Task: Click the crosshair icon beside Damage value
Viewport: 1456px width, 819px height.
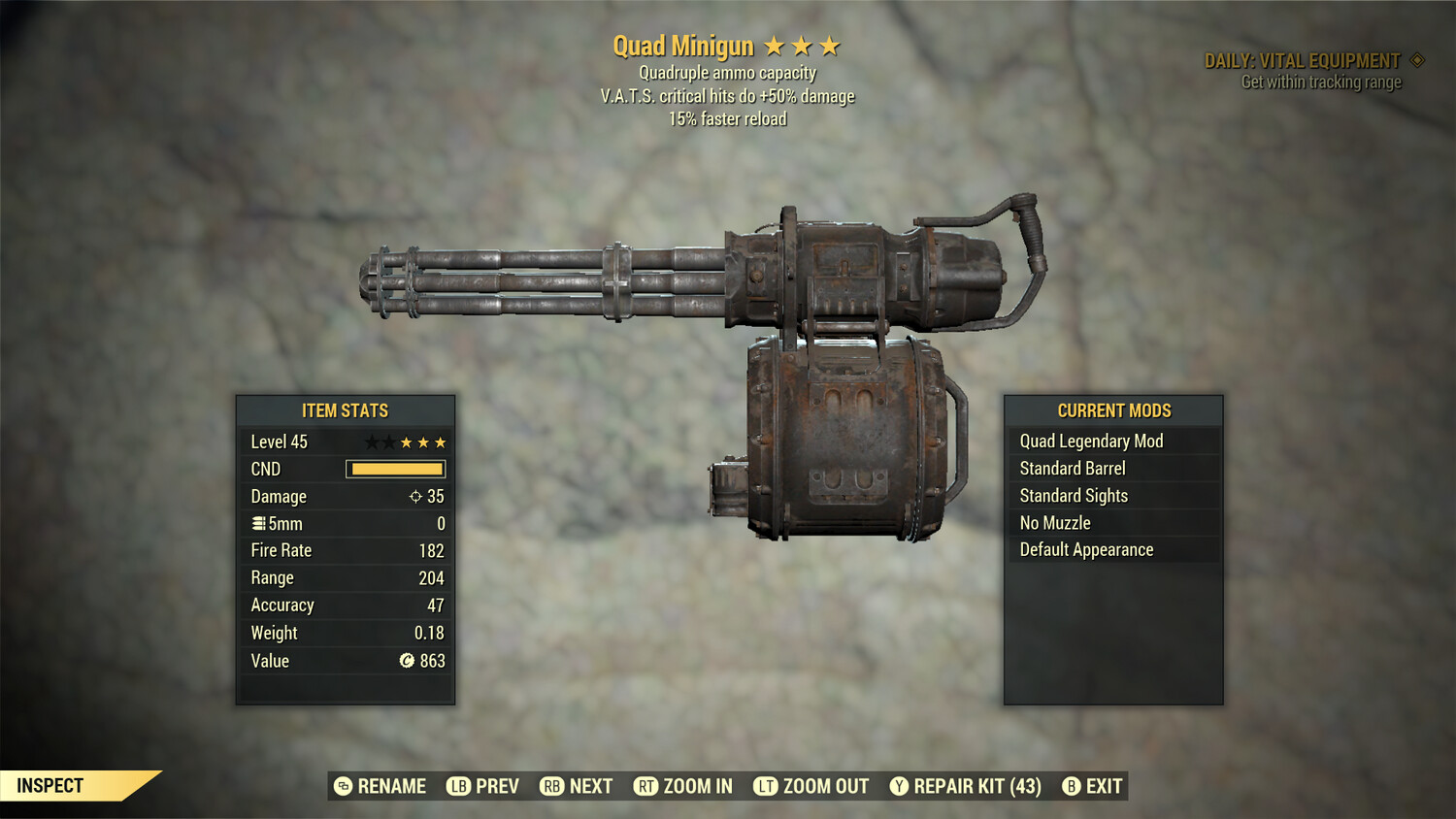Action: pyautogui.click(x=415, y=496)
